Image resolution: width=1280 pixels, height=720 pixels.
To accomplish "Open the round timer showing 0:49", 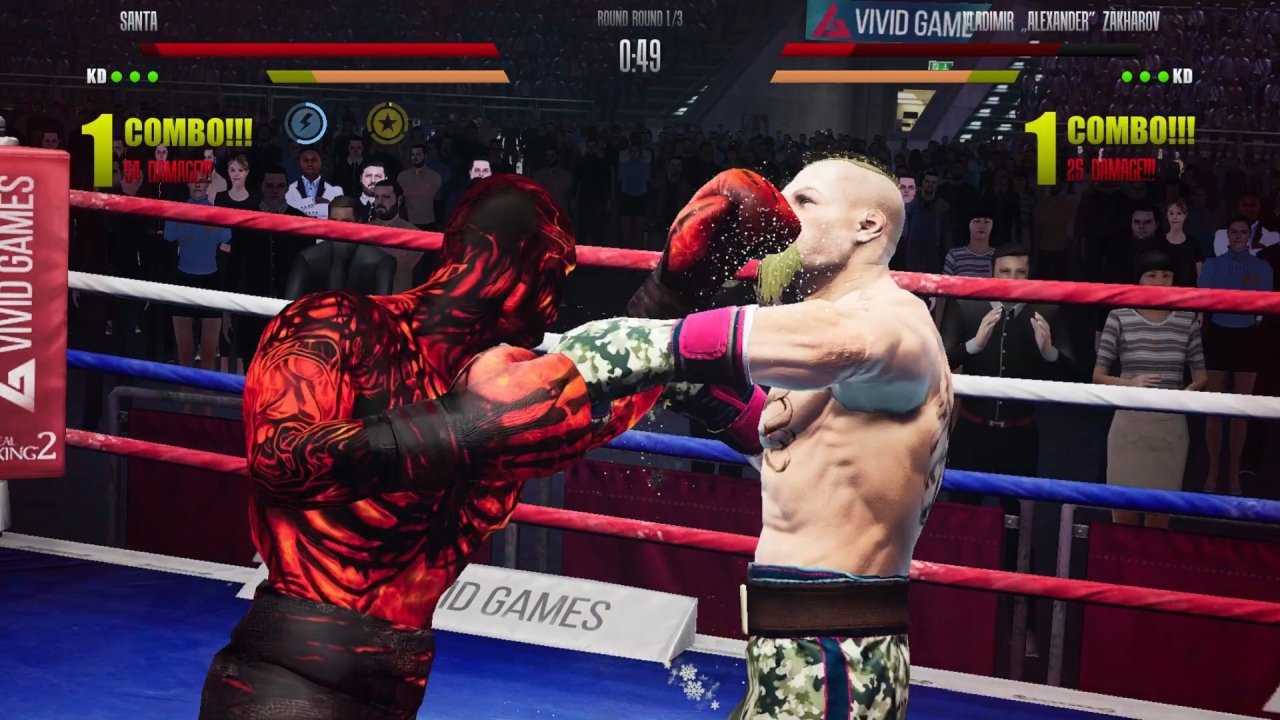I will [640, 53].
